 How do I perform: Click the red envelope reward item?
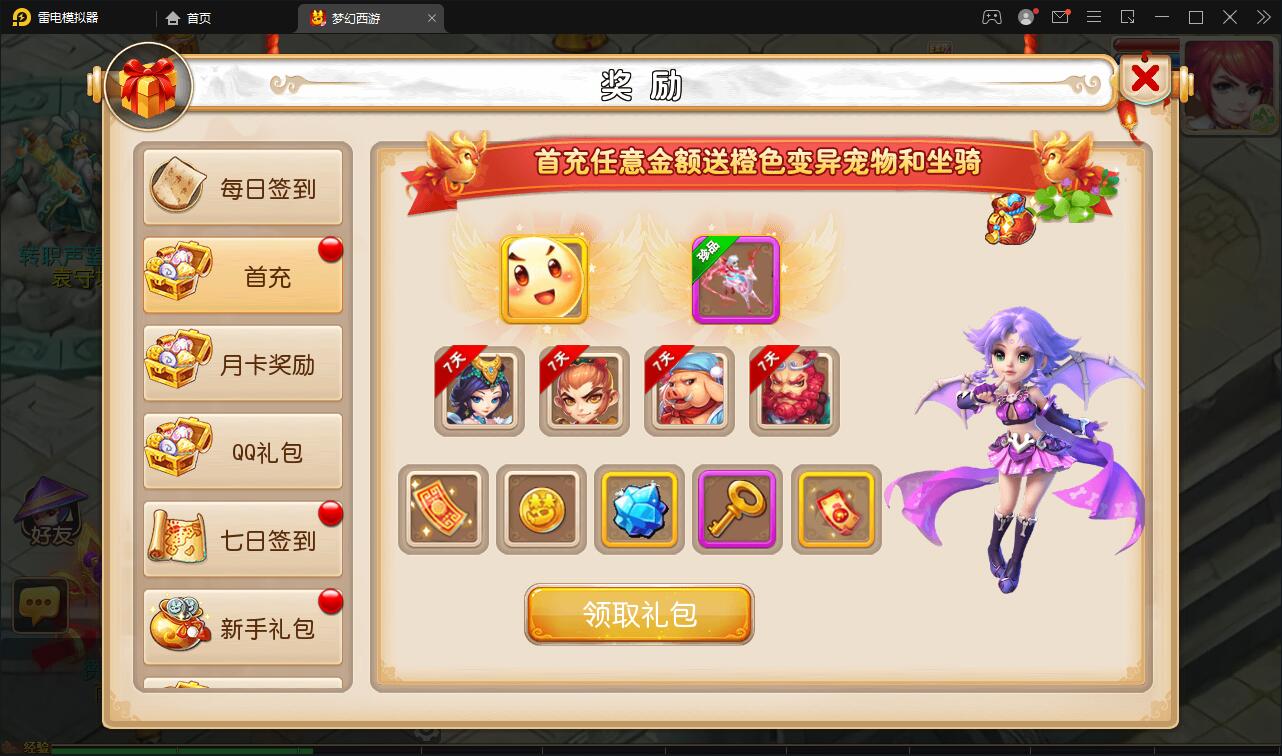[x=835, y=510]
